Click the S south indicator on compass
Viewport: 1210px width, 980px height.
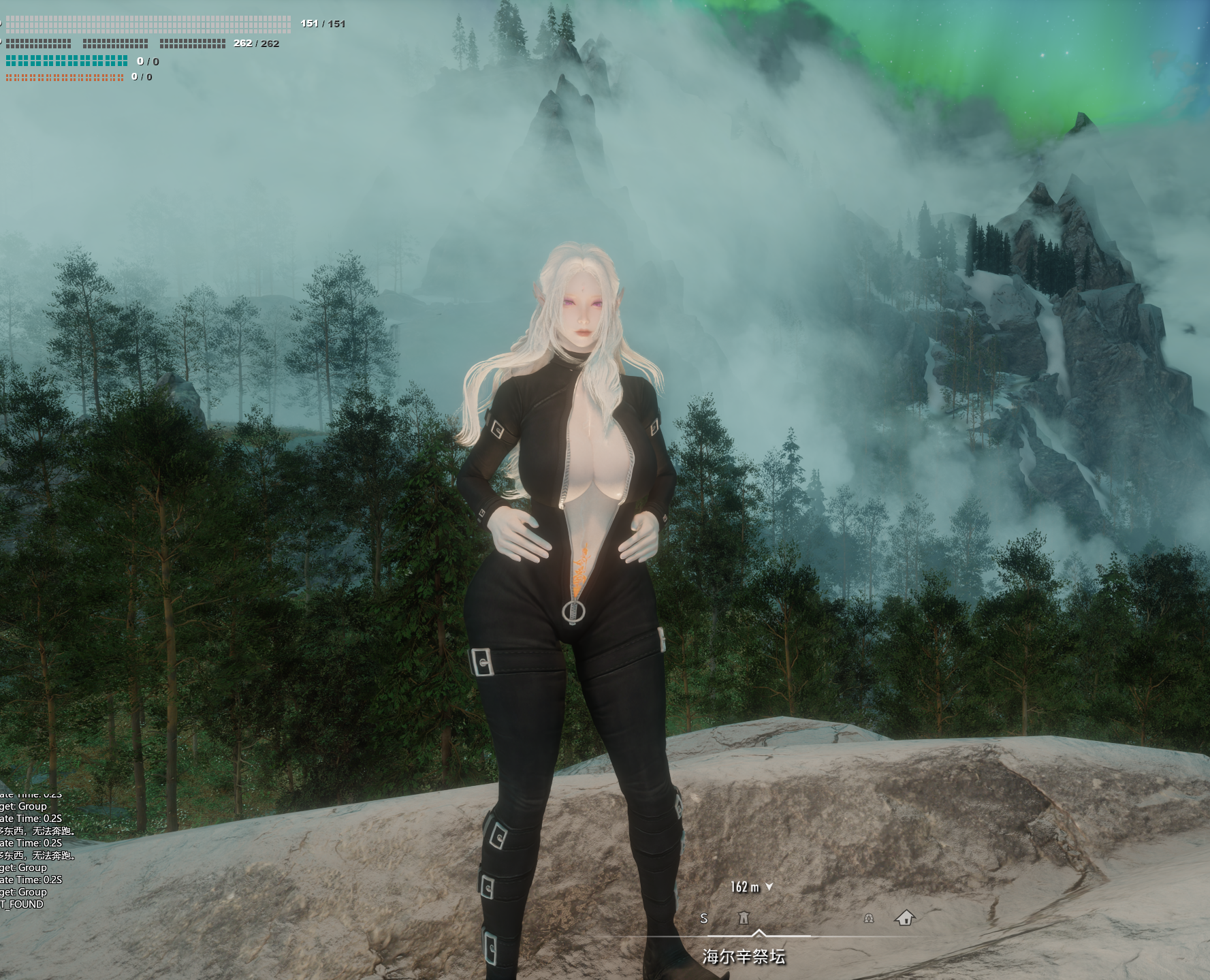point(704,919)
